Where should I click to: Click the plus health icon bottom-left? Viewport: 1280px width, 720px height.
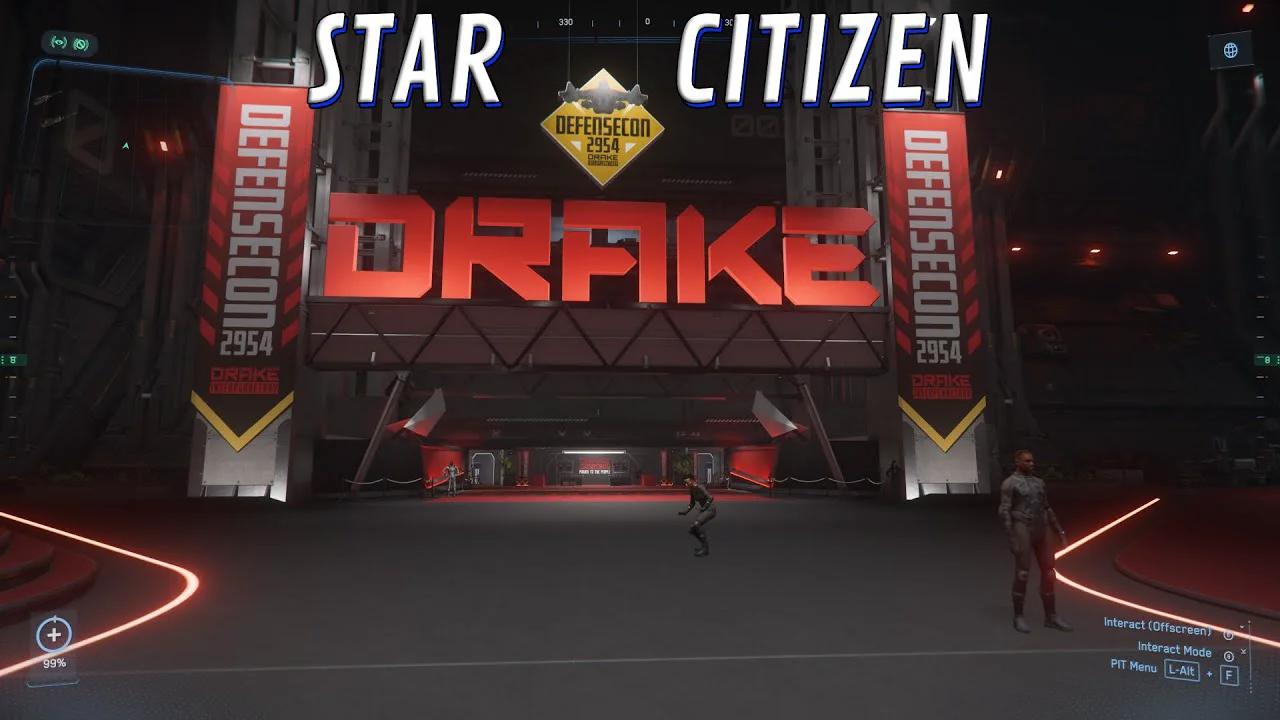pos(55,632)
